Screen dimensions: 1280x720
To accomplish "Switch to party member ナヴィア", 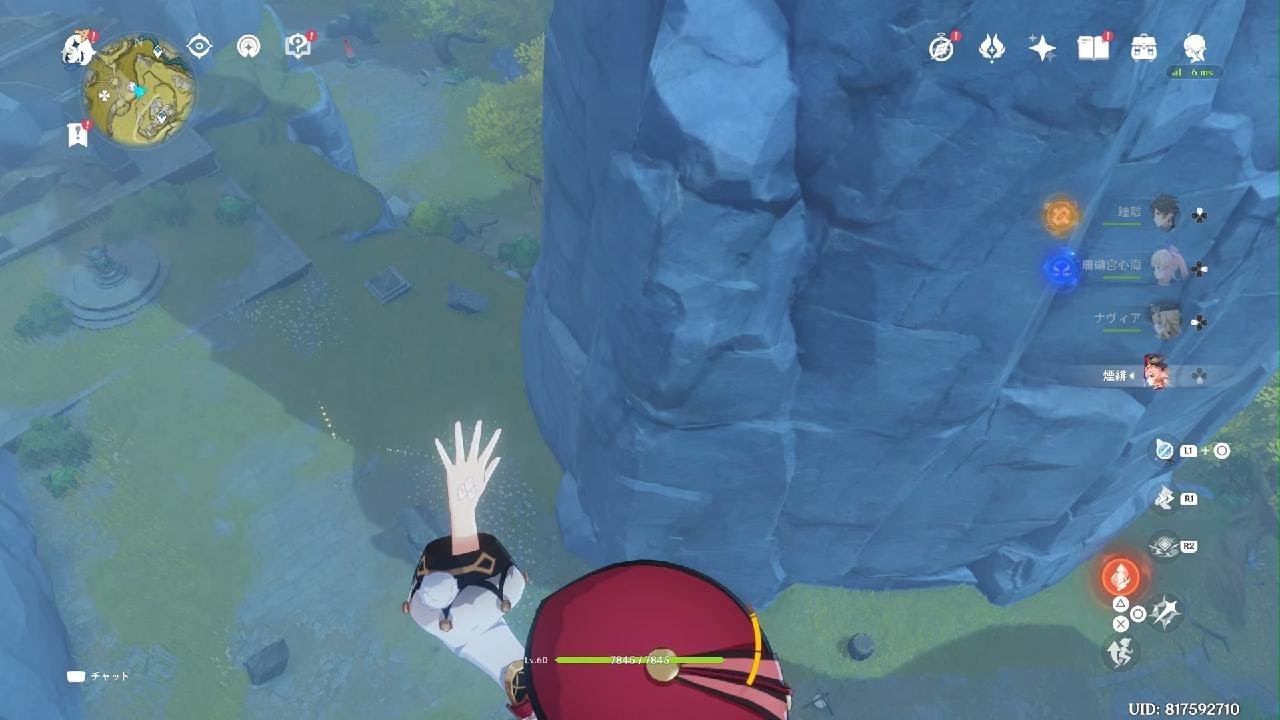I will tap(1163, 320).
